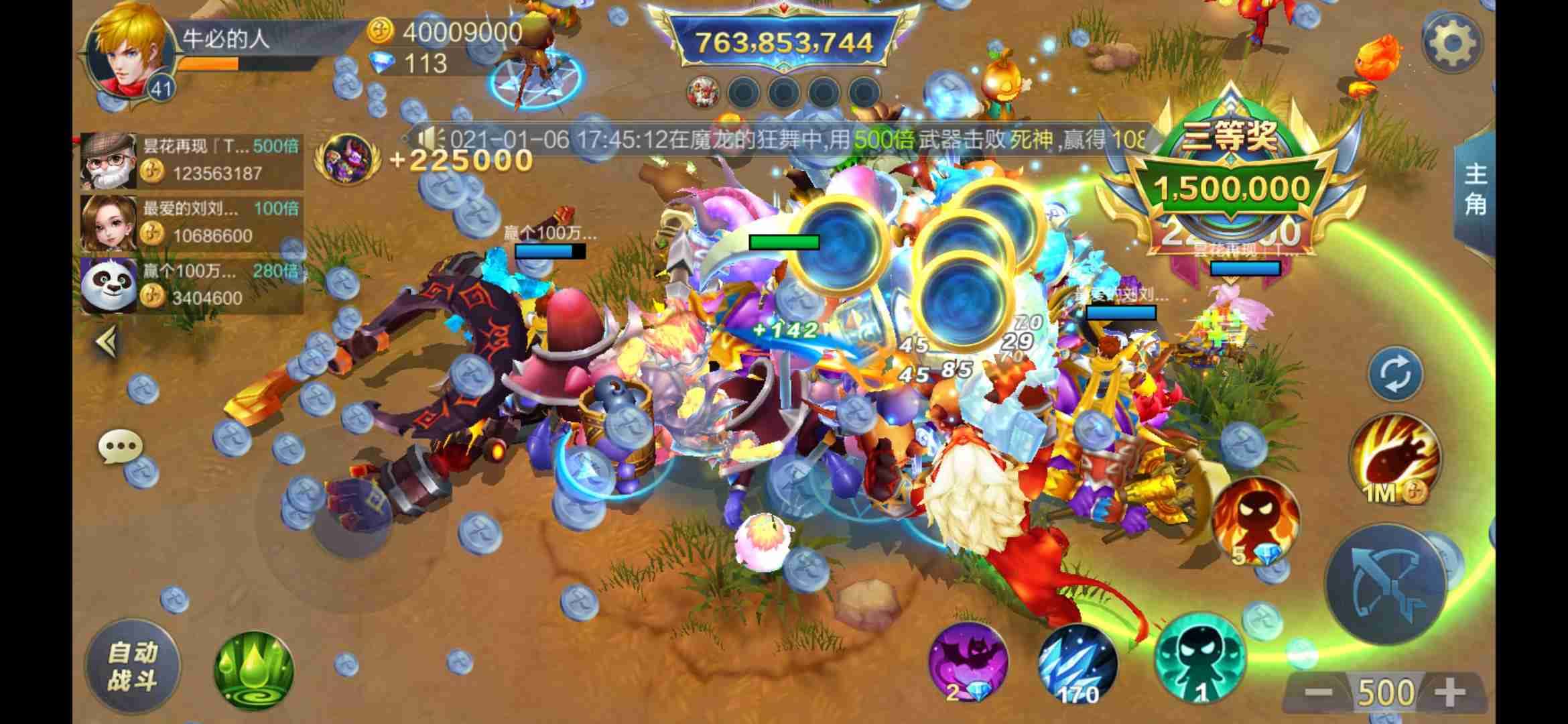Image resolution: width=1568 pixels, height=724 pixels.
Task: Open the gear settings menu
Action: tap(1451, 44)
